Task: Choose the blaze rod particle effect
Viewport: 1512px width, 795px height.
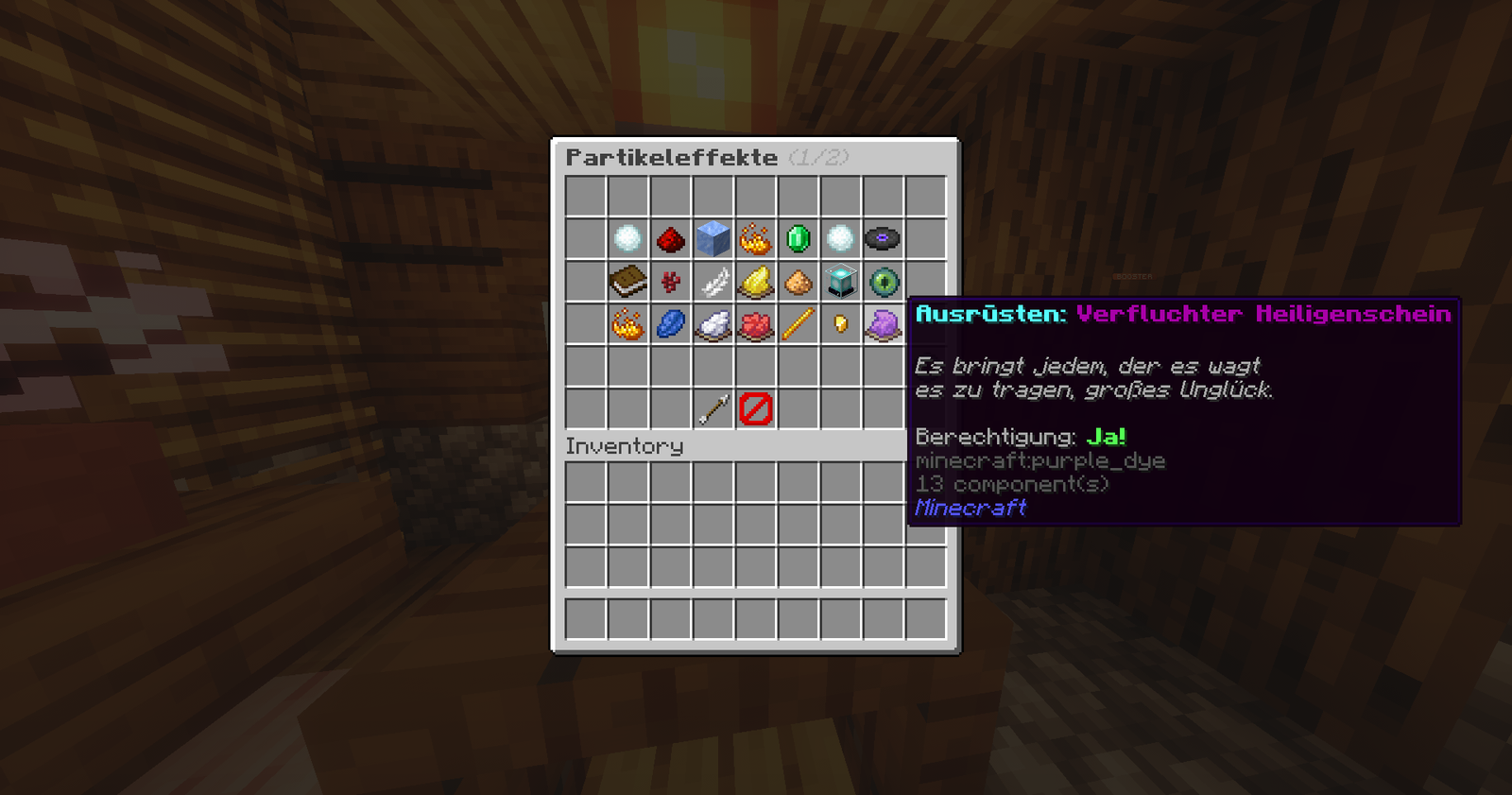Action: (x=797, y=324)
